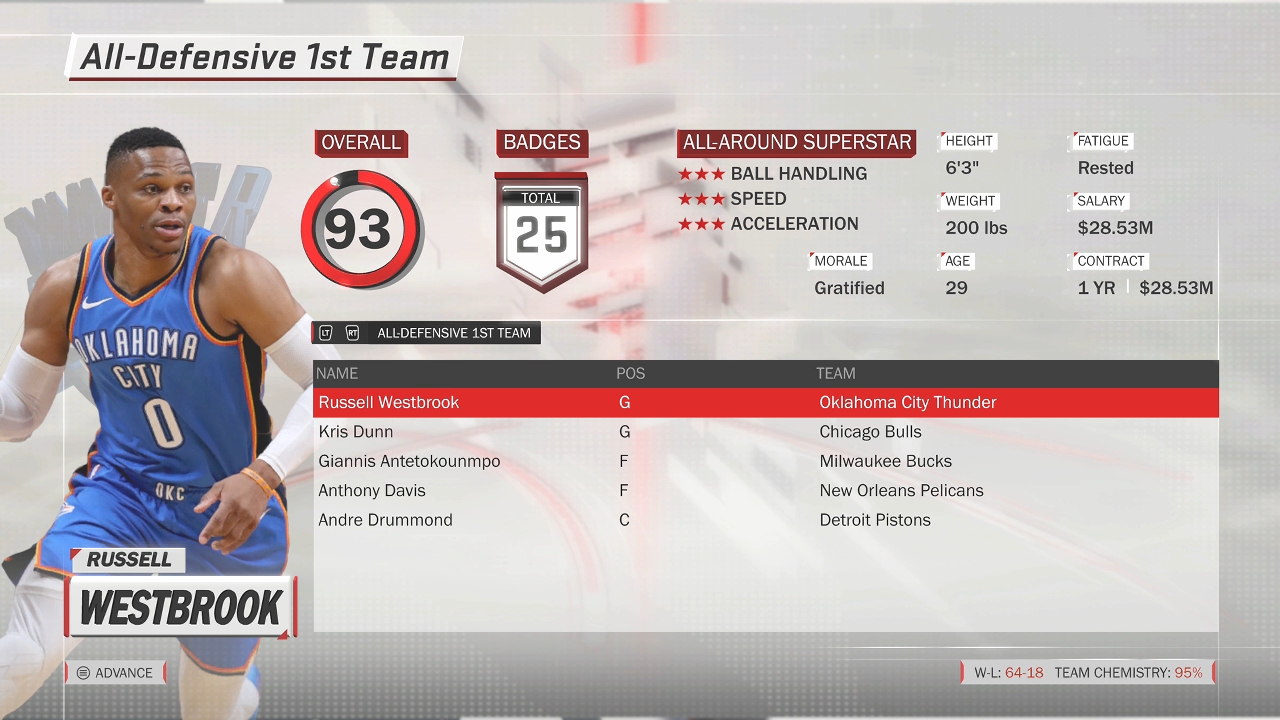Select the Russell Westbrook row
1280x720 pixels.
765,402
